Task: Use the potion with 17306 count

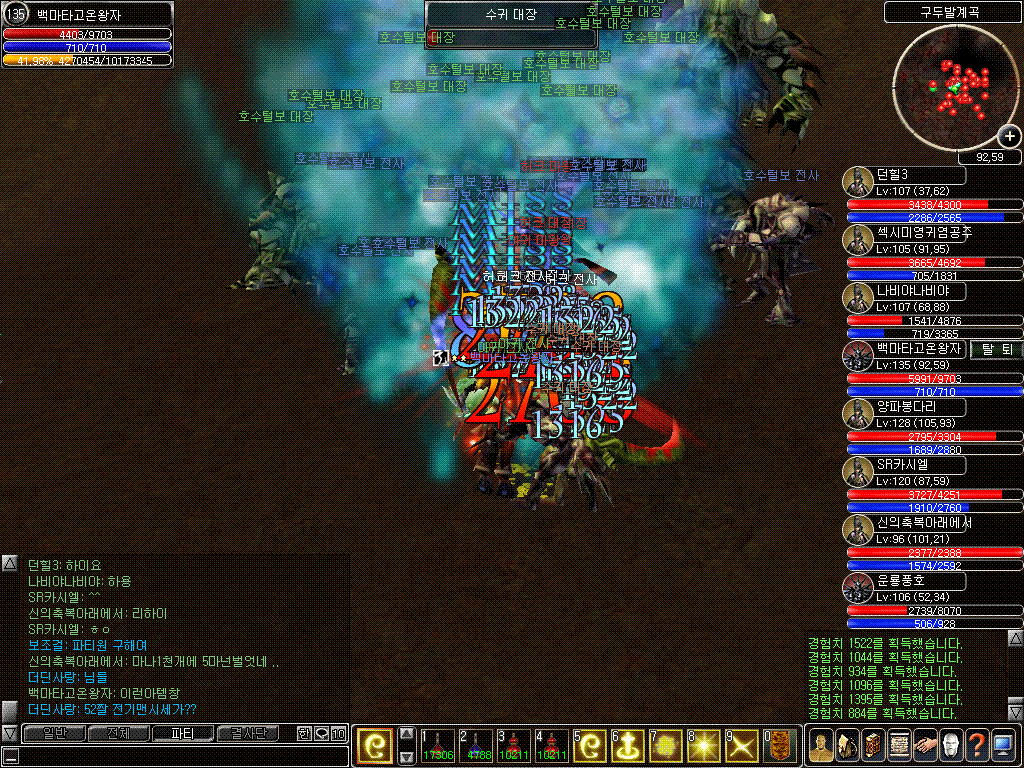Action: point(437,746)
